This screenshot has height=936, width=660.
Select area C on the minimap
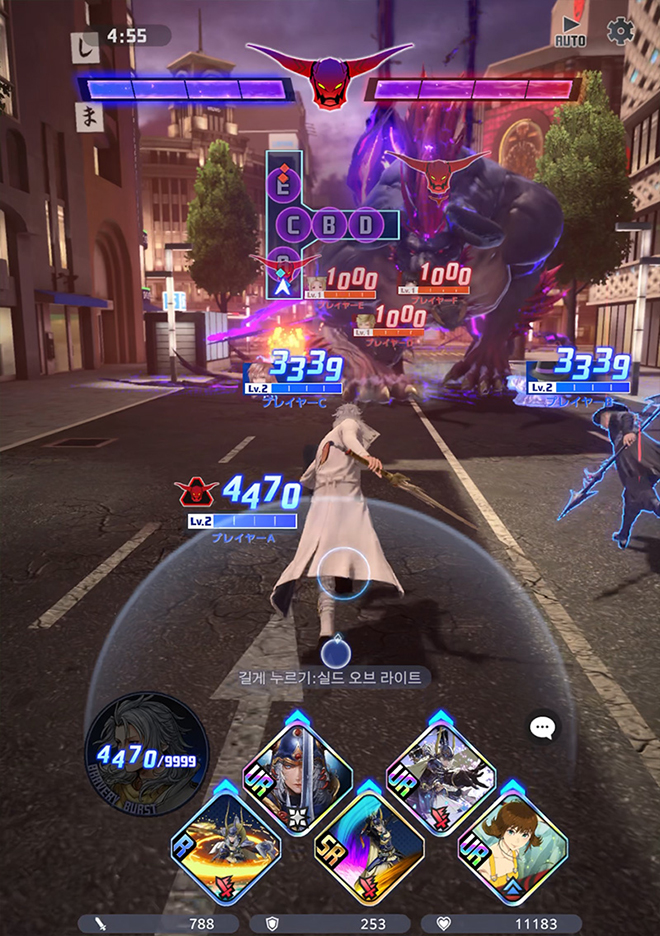coord(292,225)
